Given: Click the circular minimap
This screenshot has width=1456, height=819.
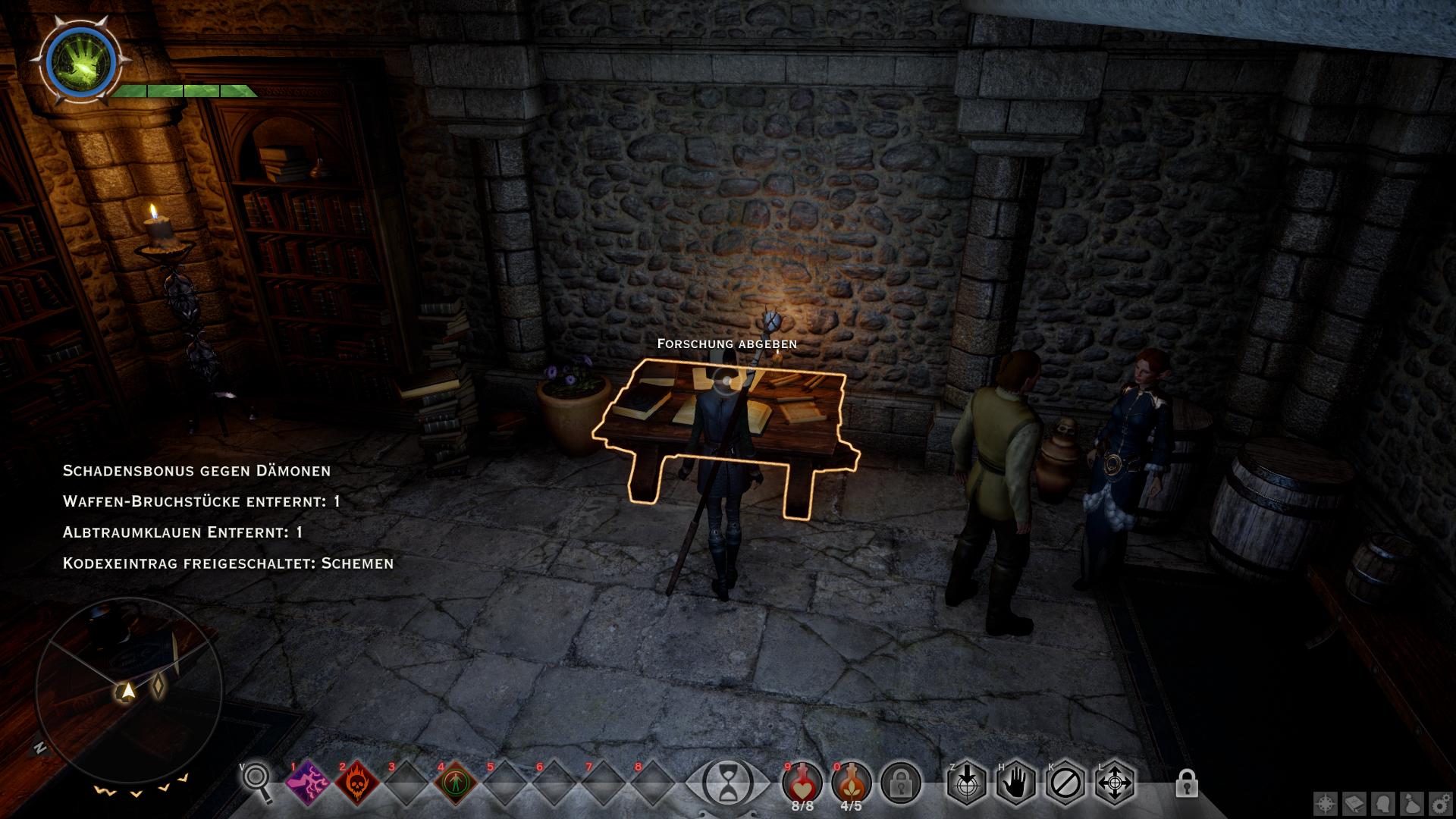Looking at the screenshot, I should 129,690.
